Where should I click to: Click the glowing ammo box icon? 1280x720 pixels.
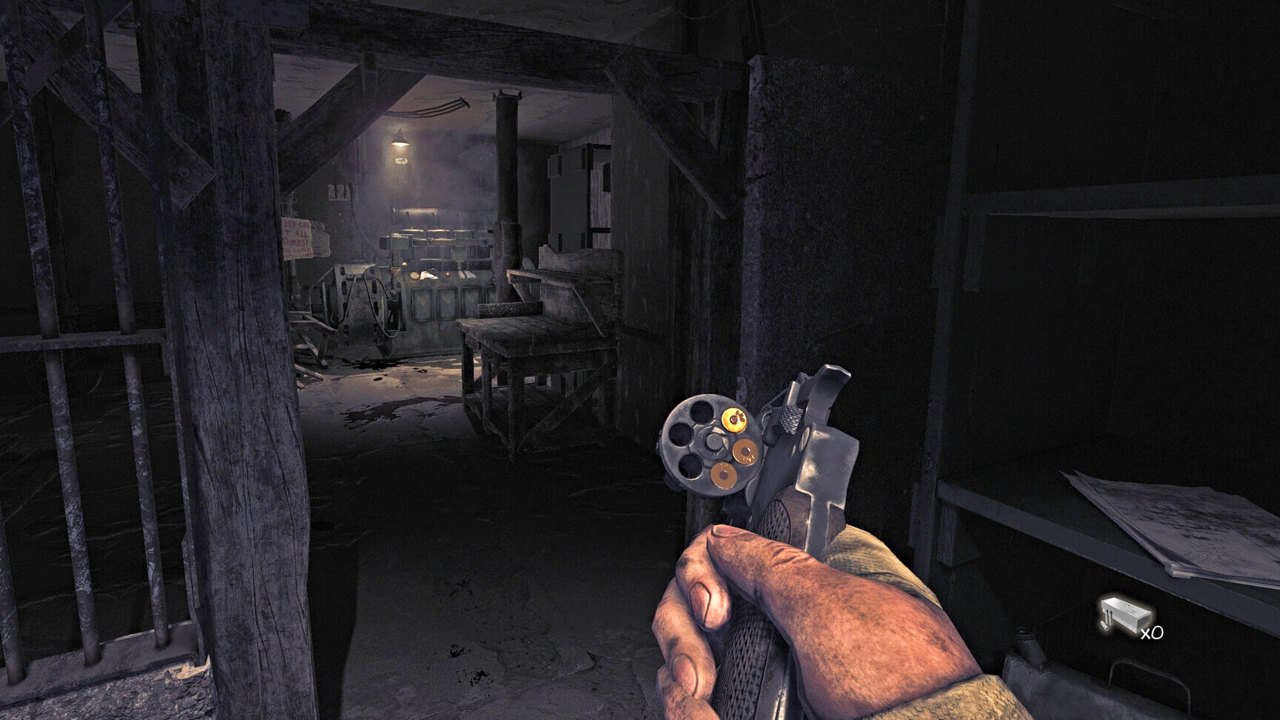point(1125,615)
